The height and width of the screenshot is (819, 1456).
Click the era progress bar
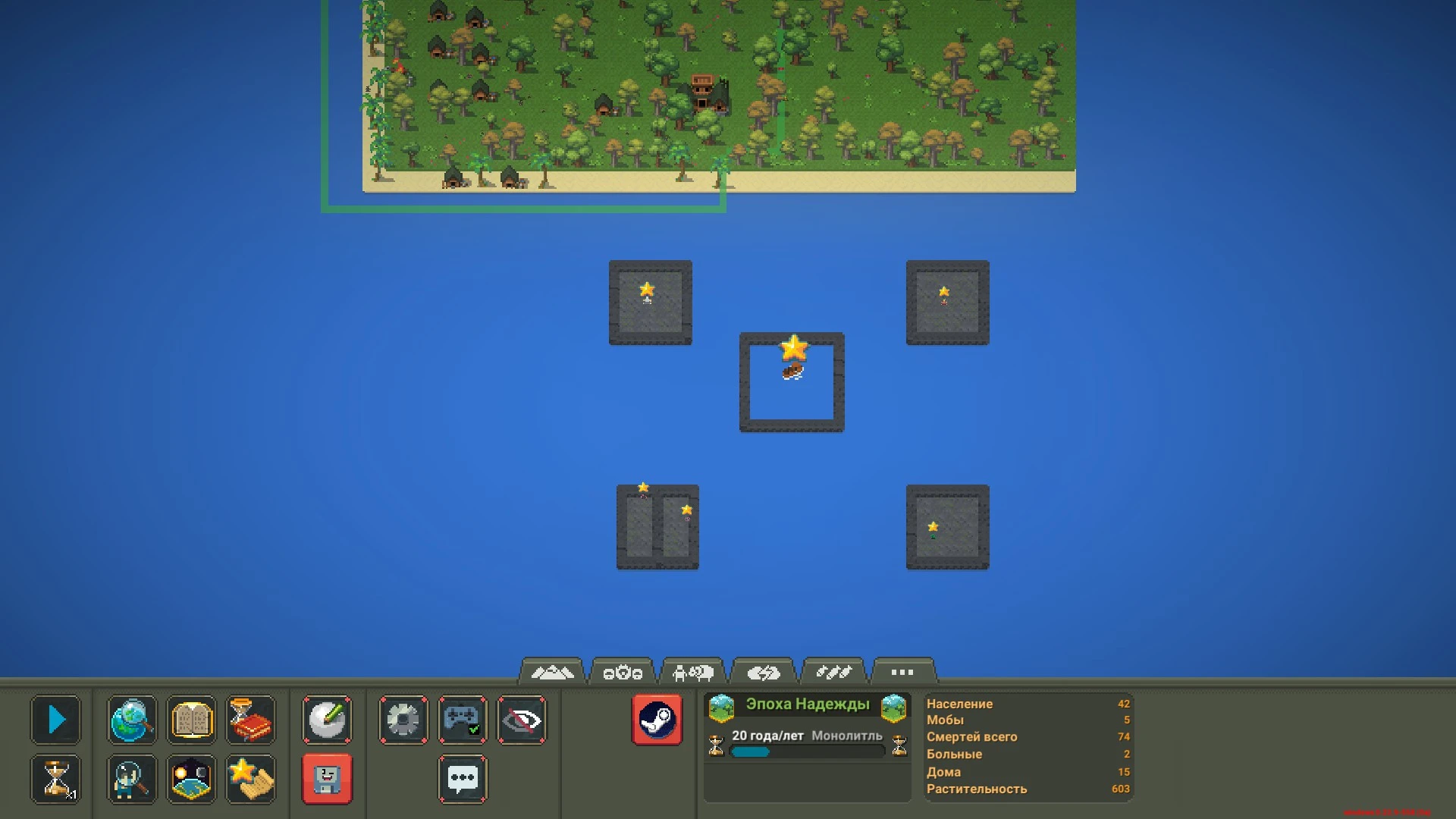coord(806,752)
